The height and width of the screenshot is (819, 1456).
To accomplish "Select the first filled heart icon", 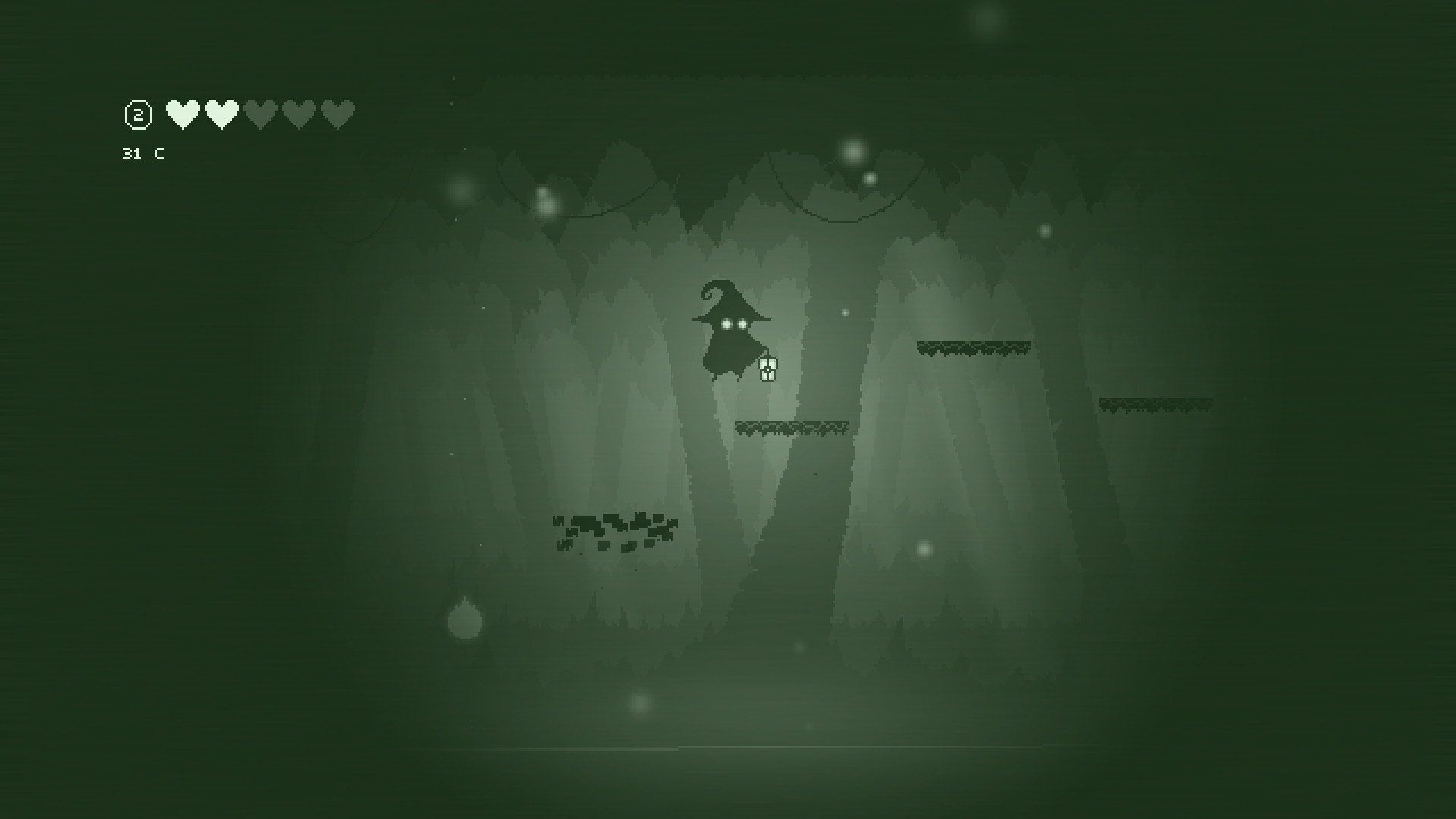I will point(182,114).
